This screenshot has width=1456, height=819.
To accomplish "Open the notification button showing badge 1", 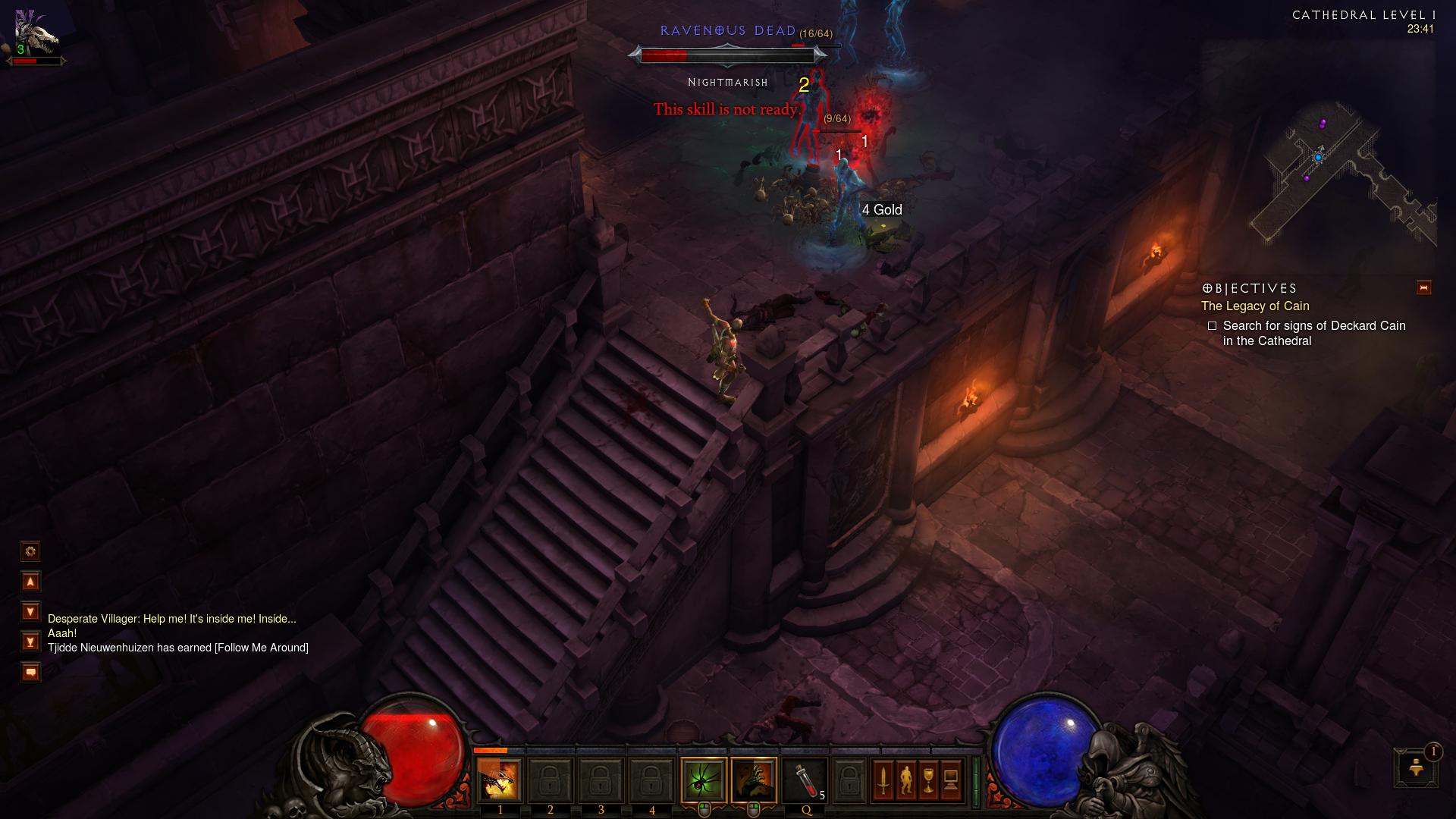I will tap(1415, 767).
